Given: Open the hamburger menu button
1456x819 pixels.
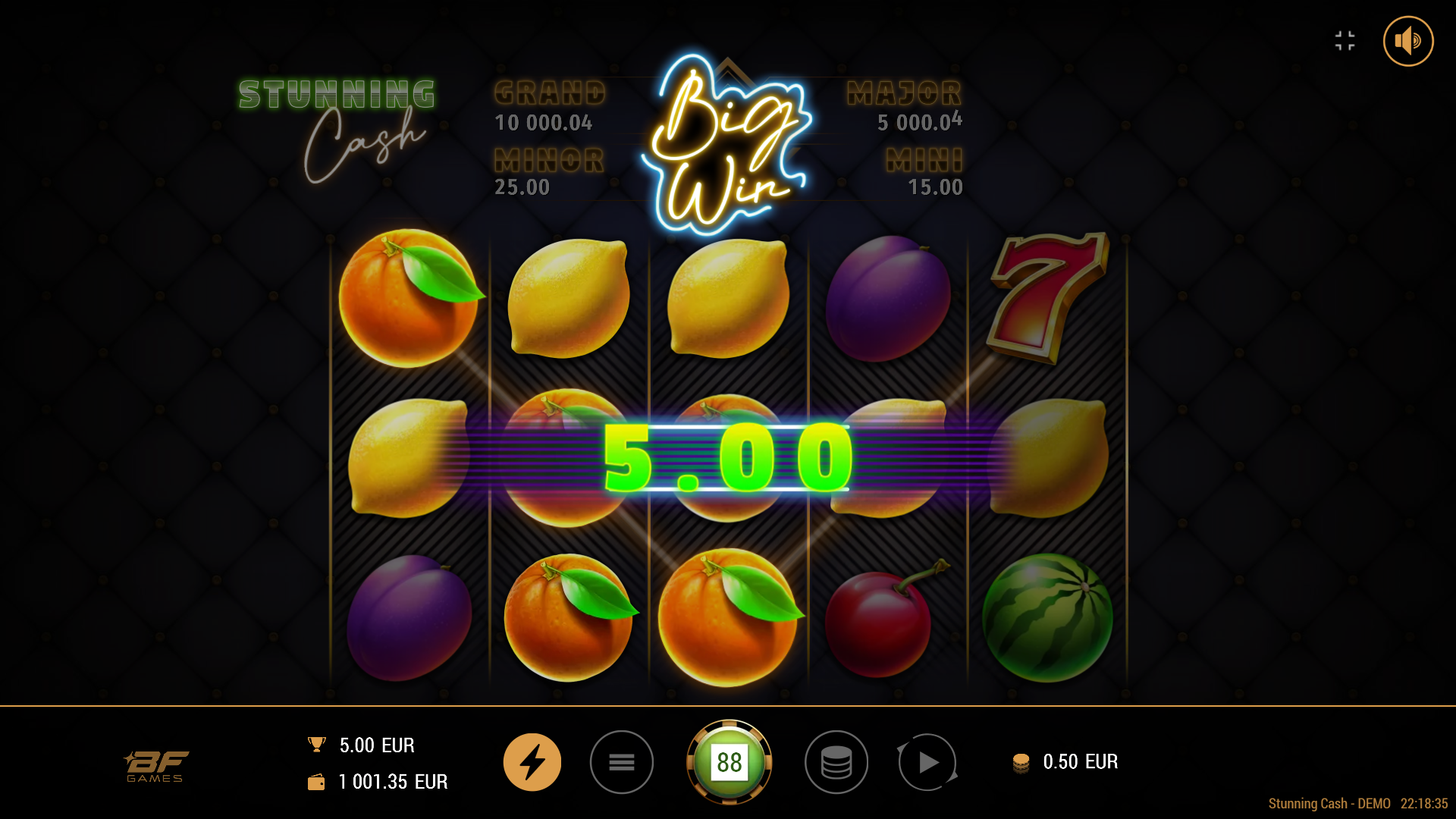Looking at the screenshot, I should tap(622, 762).
